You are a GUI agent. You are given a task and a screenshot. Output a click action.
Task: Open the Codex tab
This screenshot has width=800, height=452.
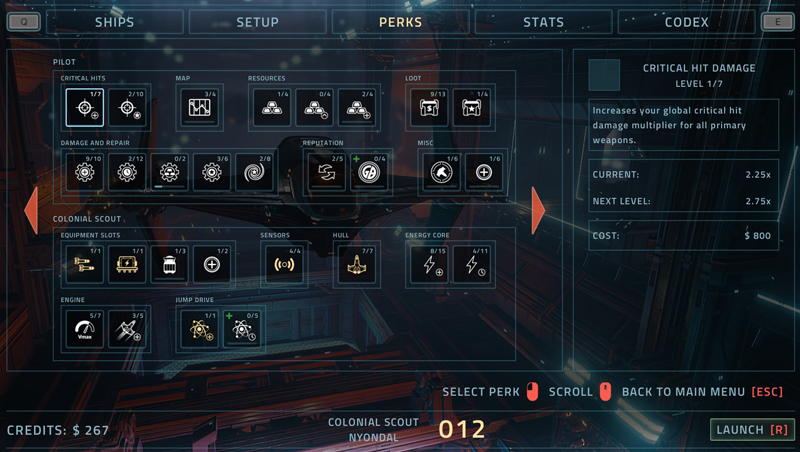686,22
